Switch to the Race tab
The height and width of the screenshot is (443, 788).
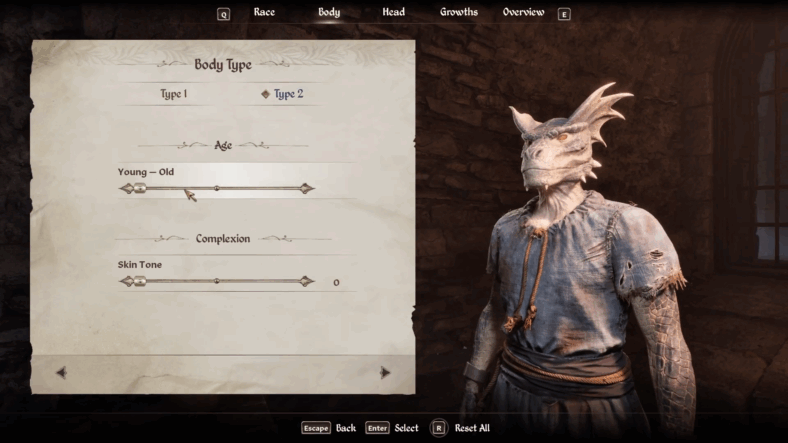click(x=264, y=12)
